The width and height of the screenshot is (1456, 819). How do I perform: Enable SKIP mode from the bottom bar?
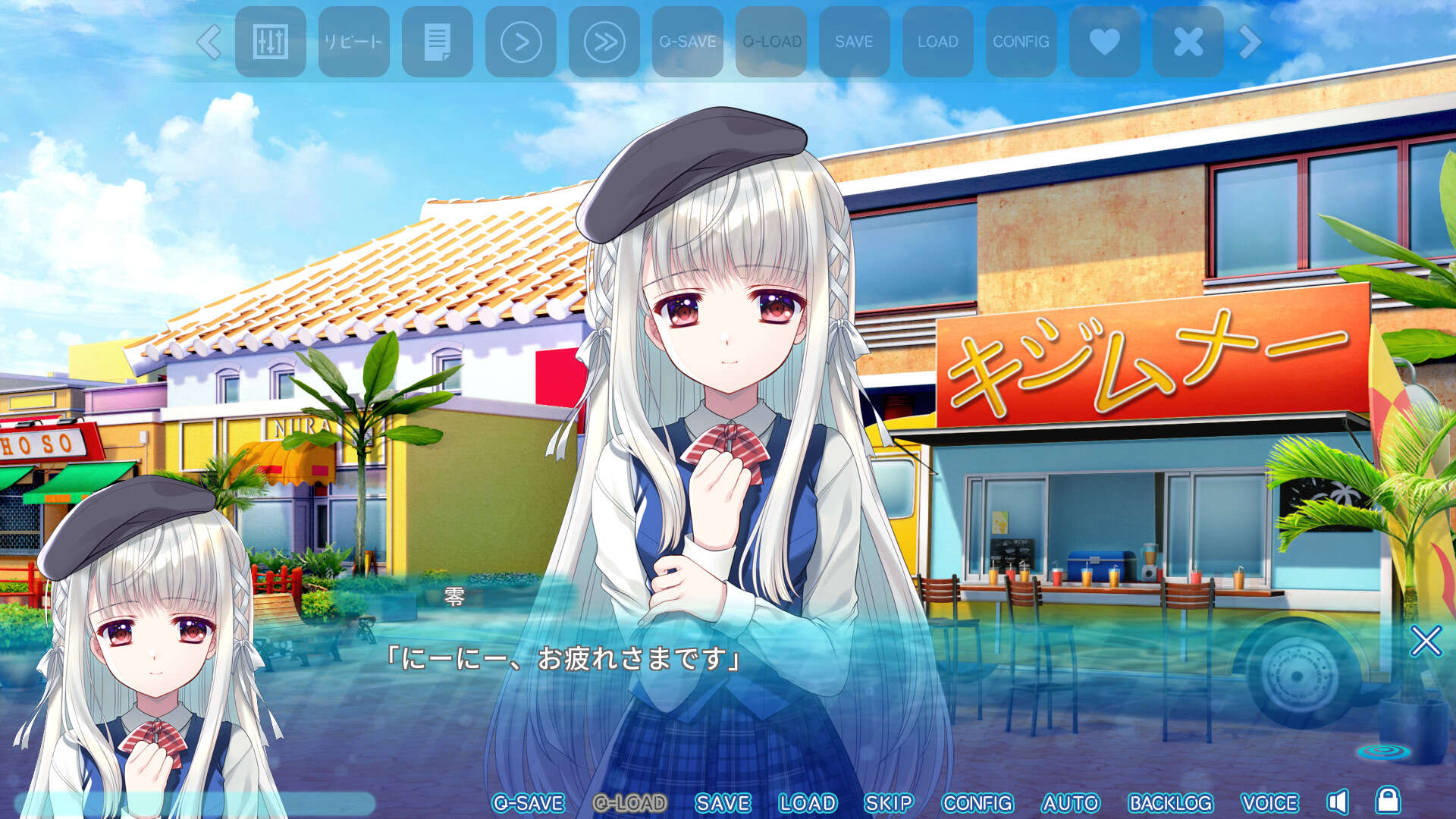click(893, 802)
